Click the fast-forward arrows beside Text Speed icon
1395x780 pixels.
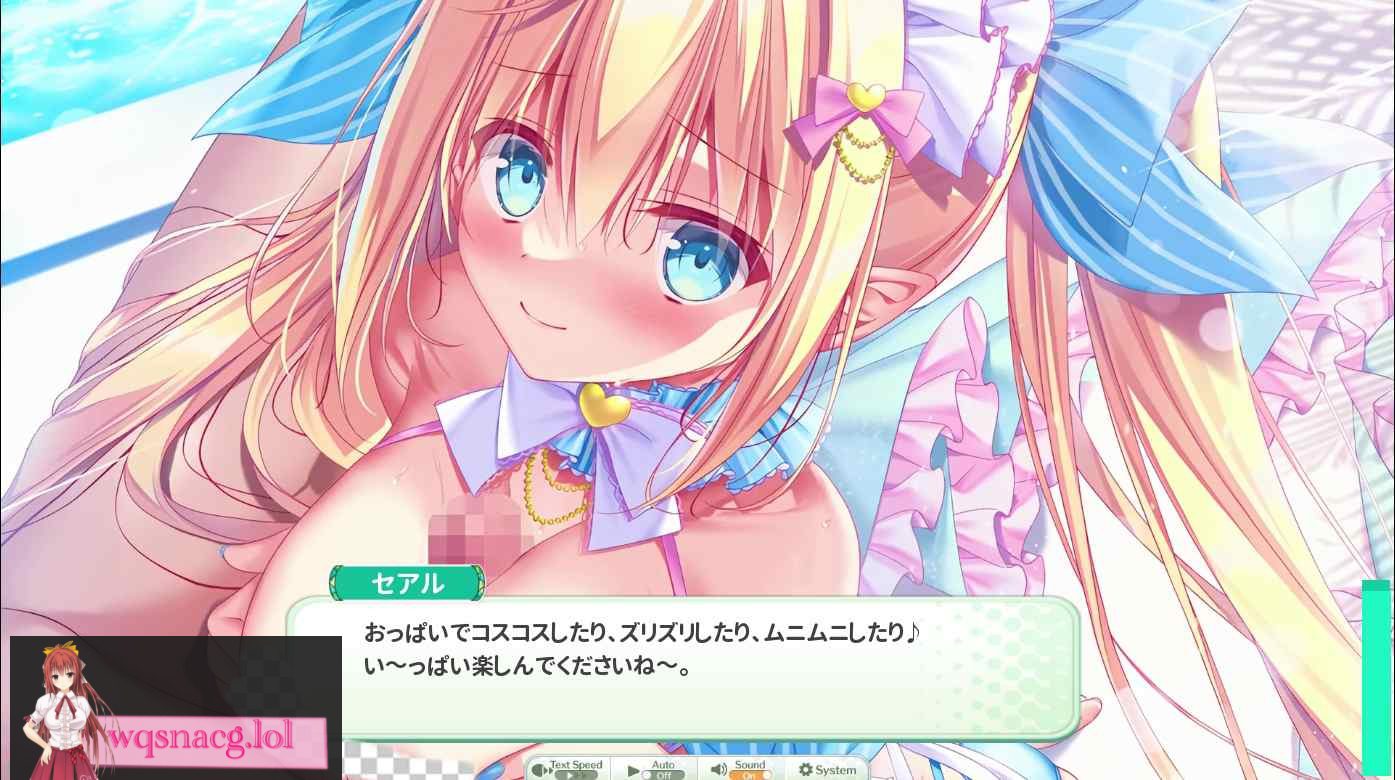click(549, 769)
